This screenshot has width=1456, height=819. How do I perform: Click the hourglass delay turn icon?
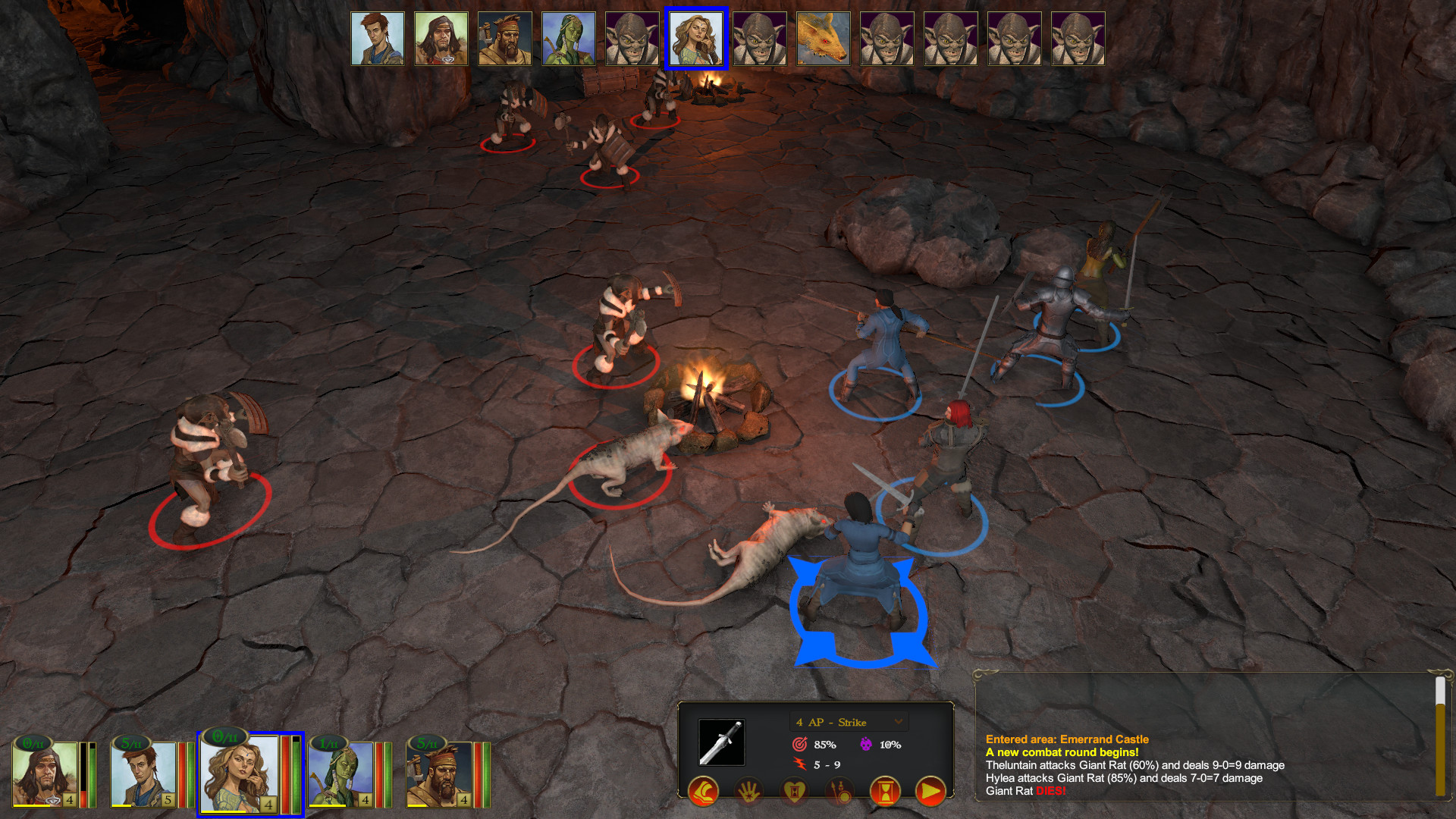click(886, 792)
